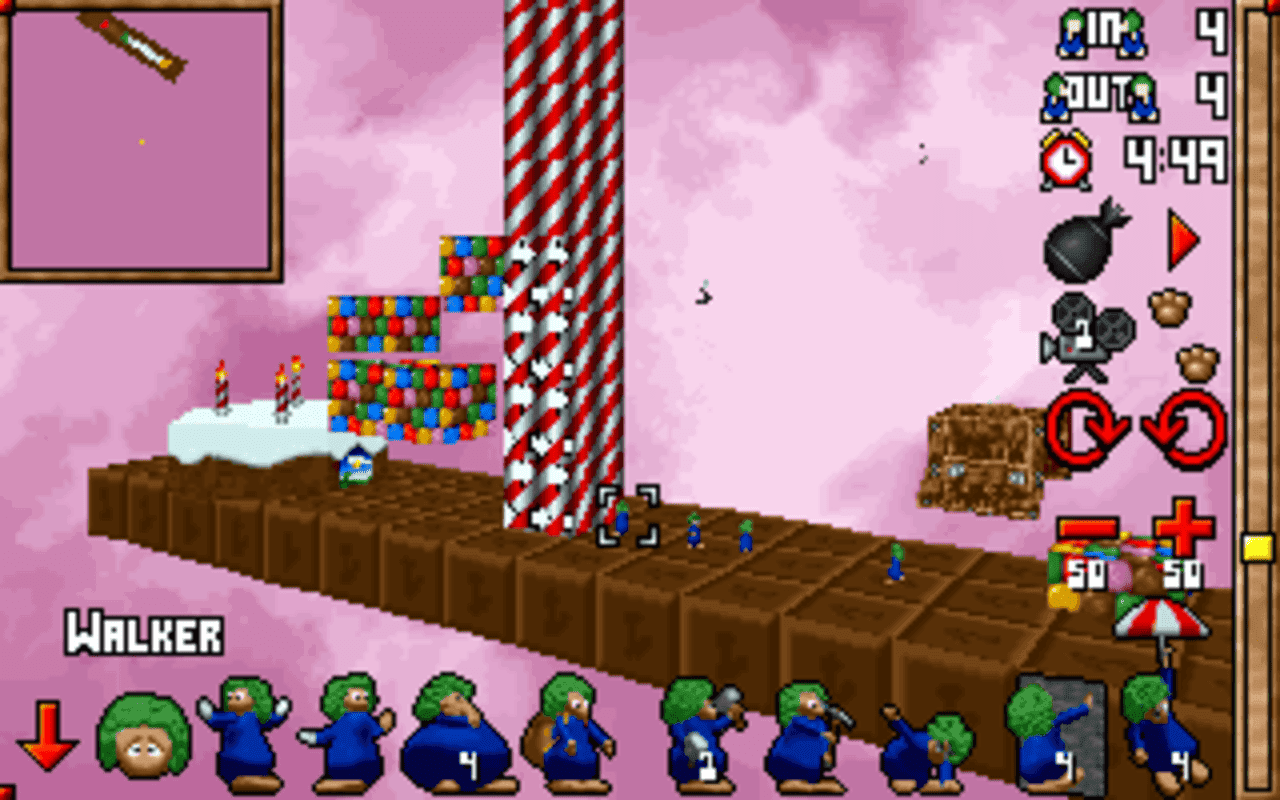Toggle the upper paw print view option
This screenshot has width=1280, height=800.
coord(1168,310)
